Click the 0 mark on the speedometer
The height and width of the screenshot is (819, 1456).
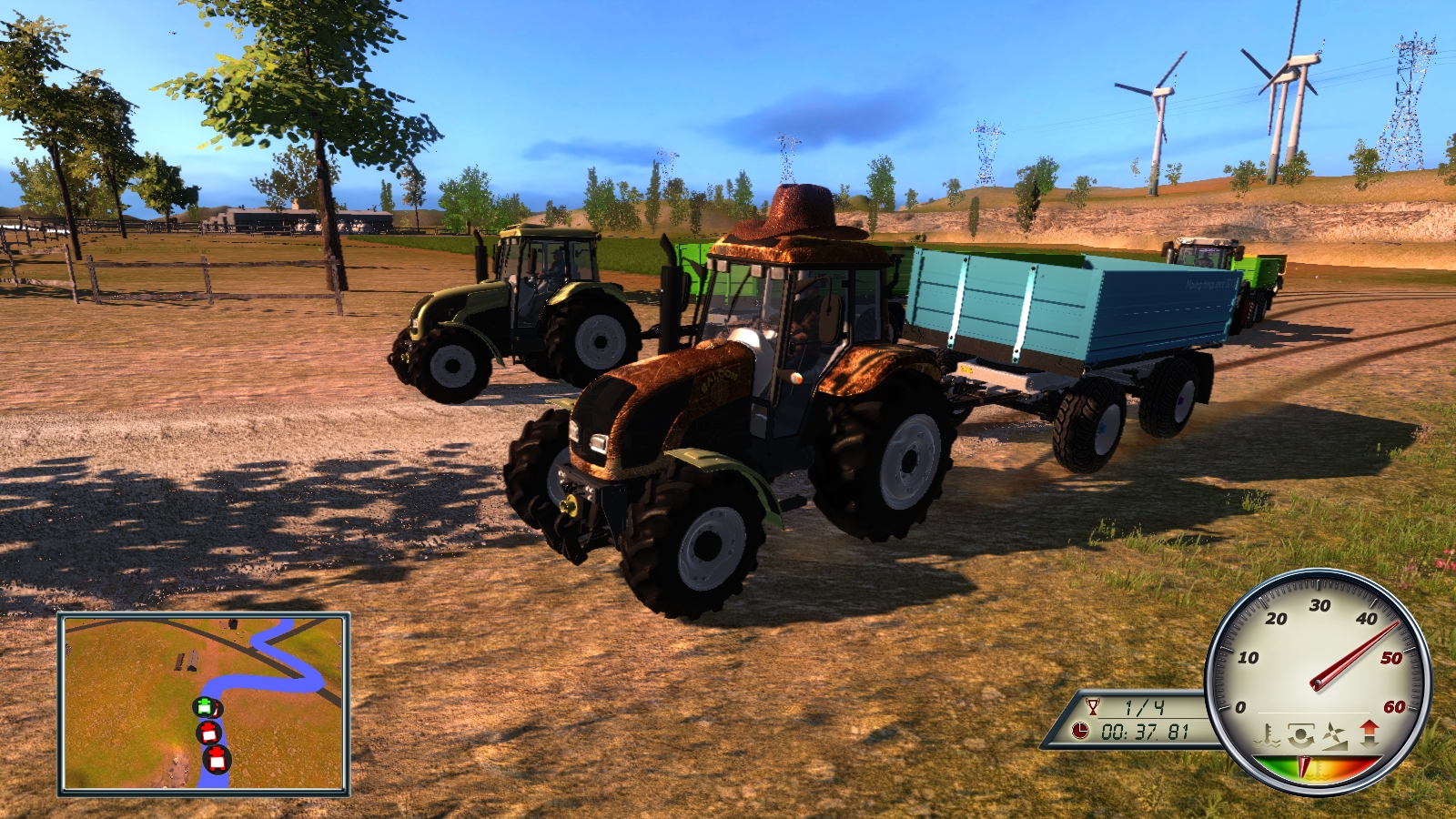[1240, 707]
